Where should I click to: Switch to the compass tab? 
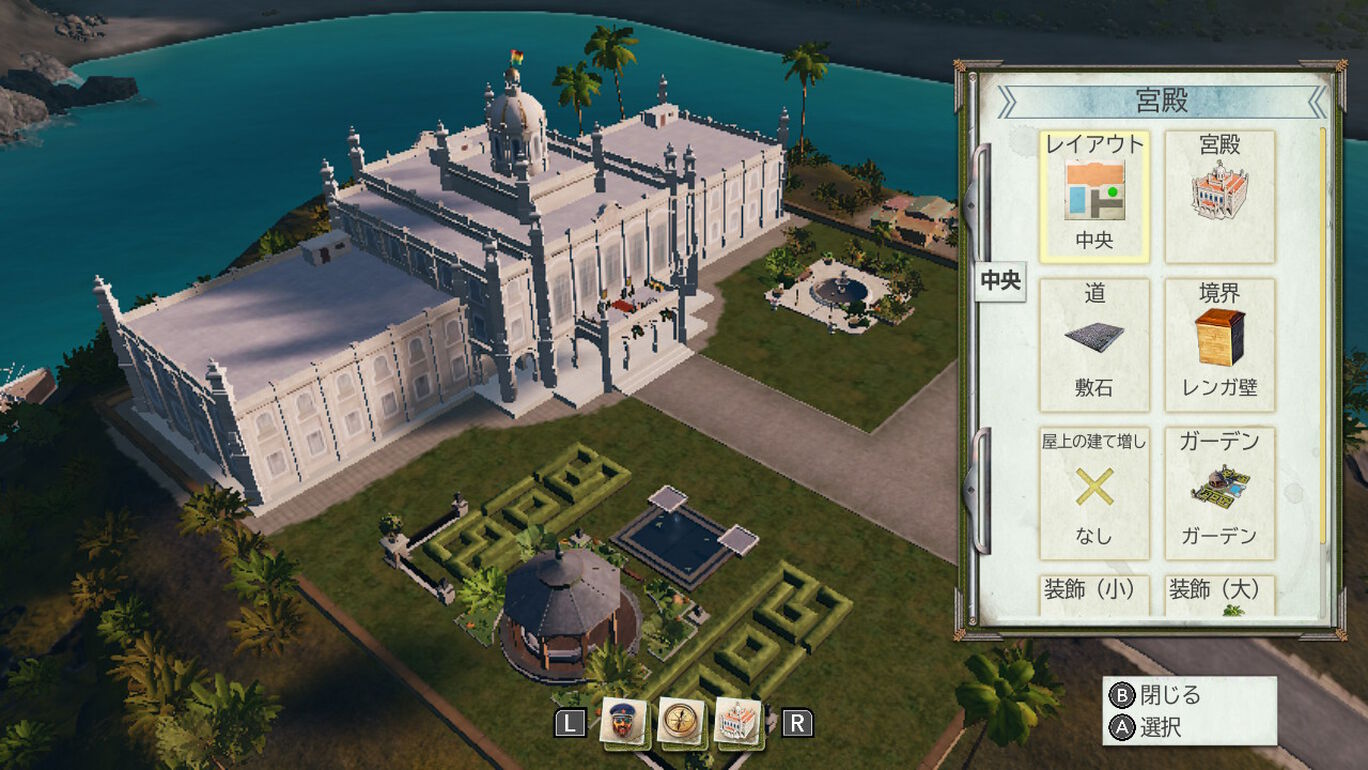click(681, 721)
